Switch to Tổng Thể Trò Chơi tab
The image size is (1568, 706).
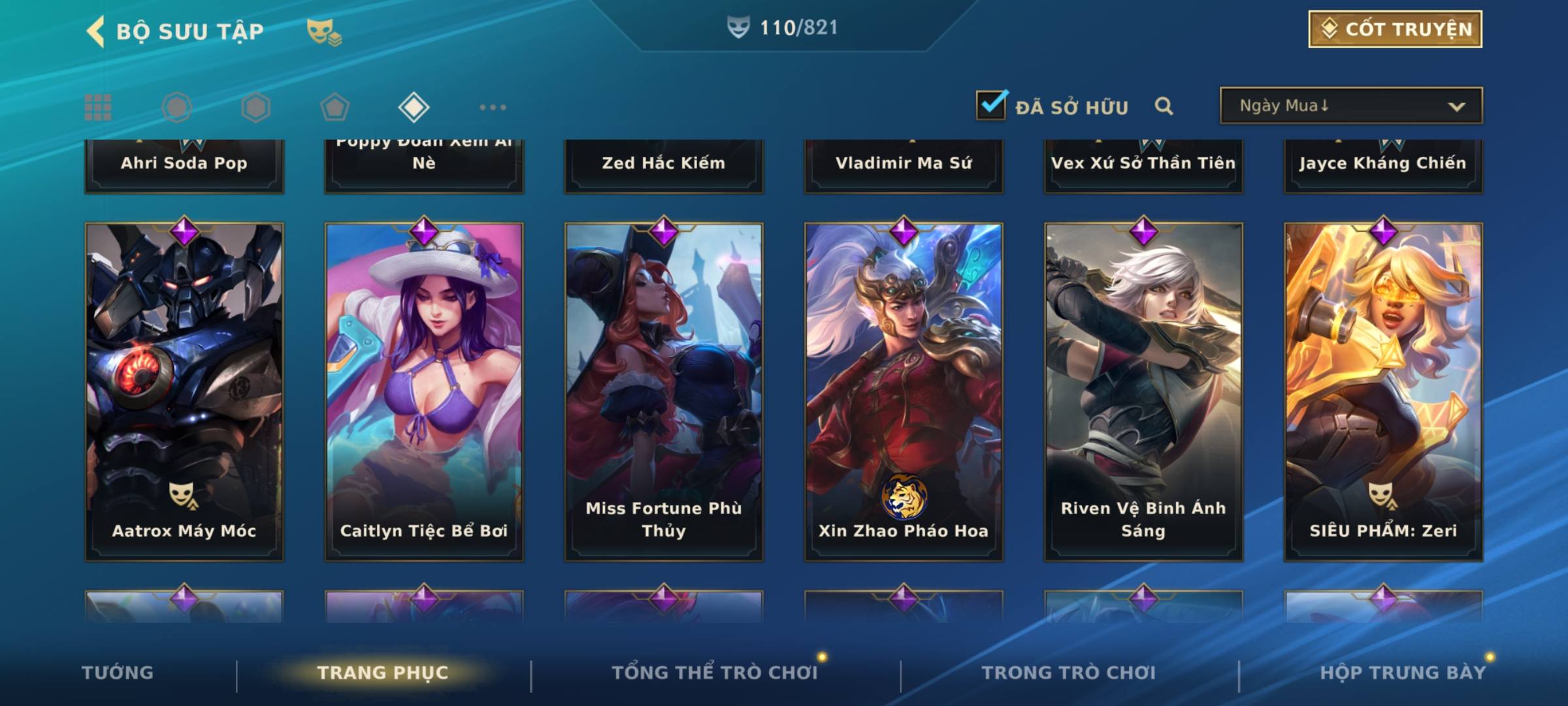[715, 673]
